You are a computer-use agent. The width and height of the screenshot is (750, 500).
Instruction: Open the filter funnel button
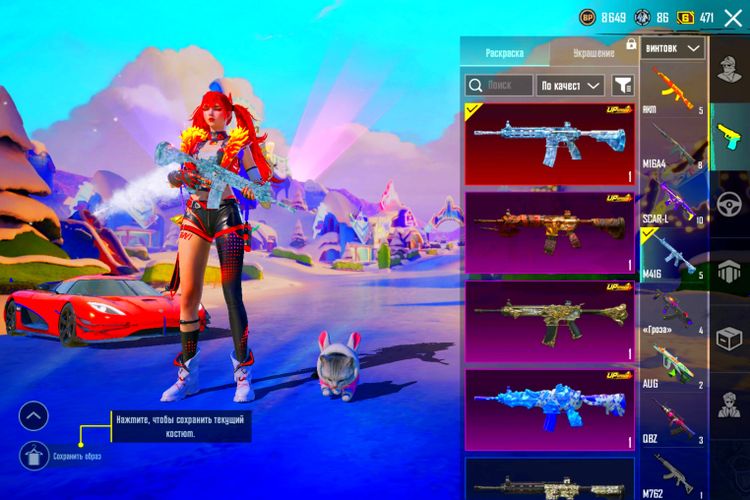(623, 85)
